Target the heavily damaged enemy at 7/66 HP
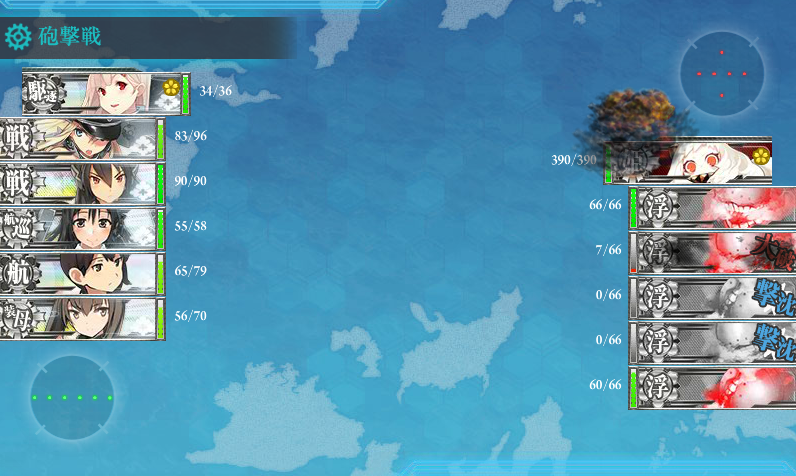 712,252
